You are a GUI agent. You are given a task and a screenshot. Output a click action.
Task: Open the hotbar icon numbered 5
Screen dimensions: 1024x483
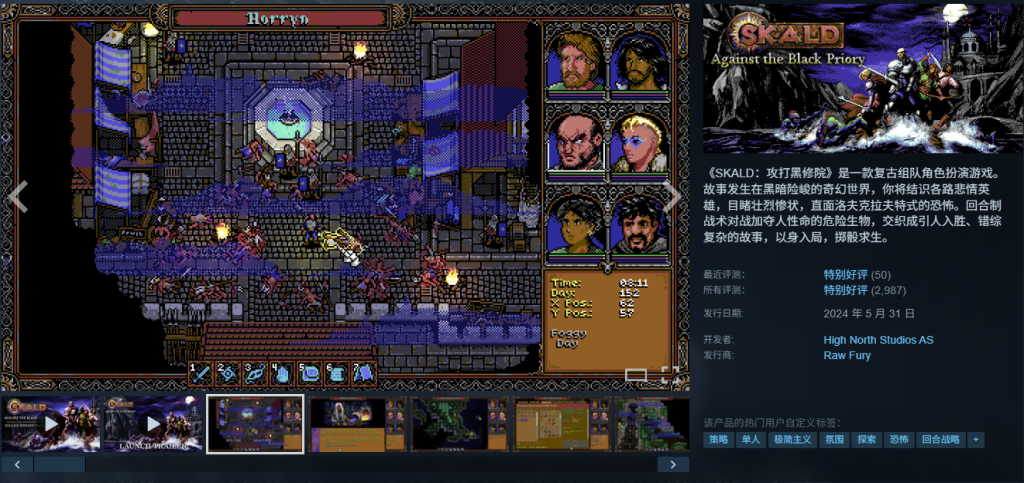(311, 373)
